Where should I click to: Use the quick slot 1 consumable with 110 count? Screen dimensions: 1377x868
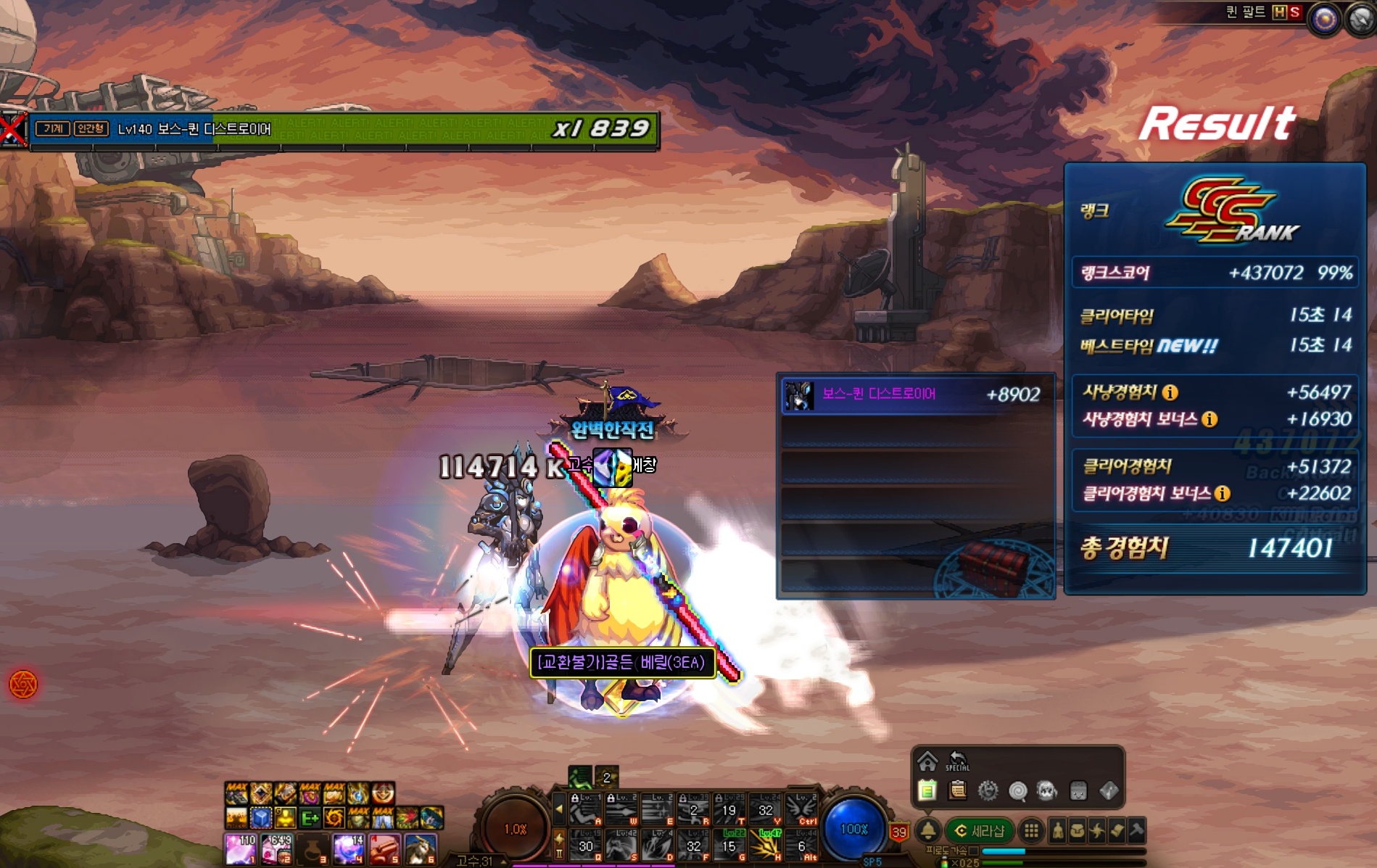click(x=241, y=848)
